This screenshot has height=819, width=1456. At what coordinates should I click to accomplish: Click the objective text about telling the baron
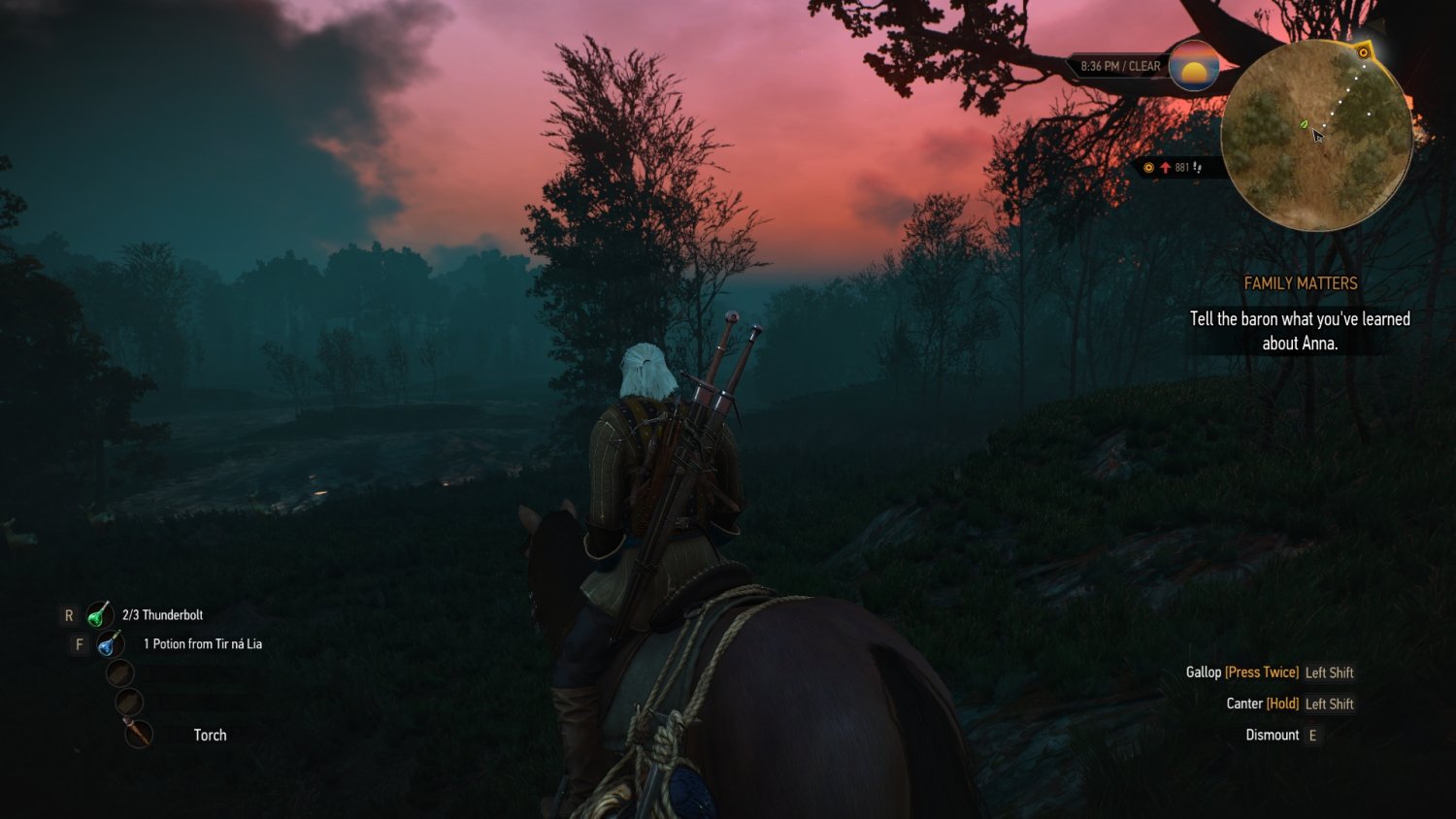tap(1299, 330)
